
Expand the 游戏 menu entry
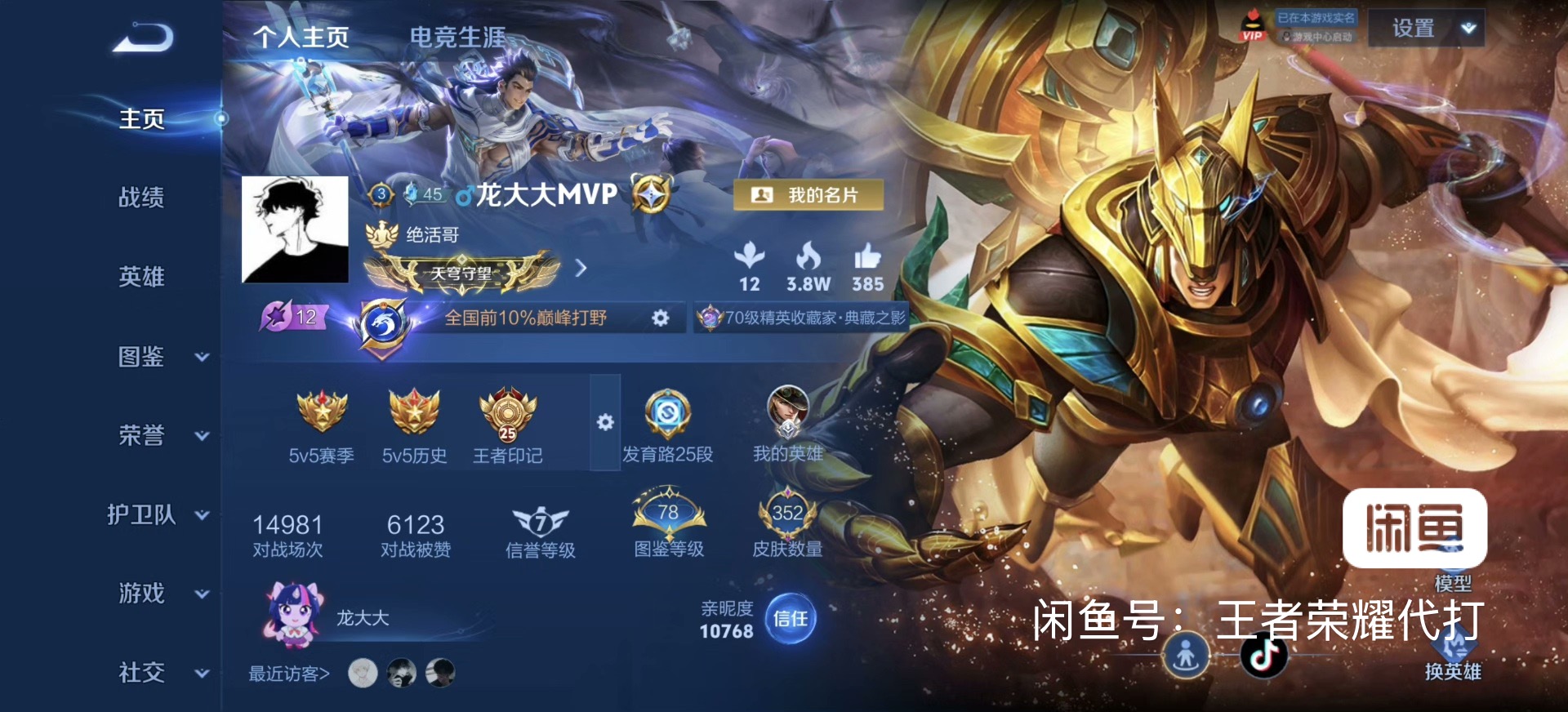[160, 594]
